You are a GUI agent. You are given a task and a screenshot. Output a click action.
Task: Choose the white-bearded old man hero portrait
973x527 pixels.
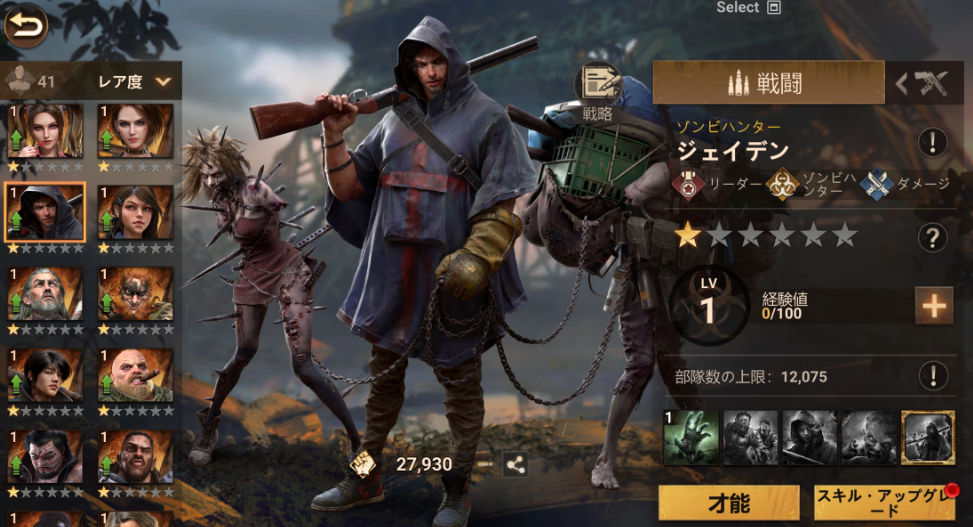(45, 292)
